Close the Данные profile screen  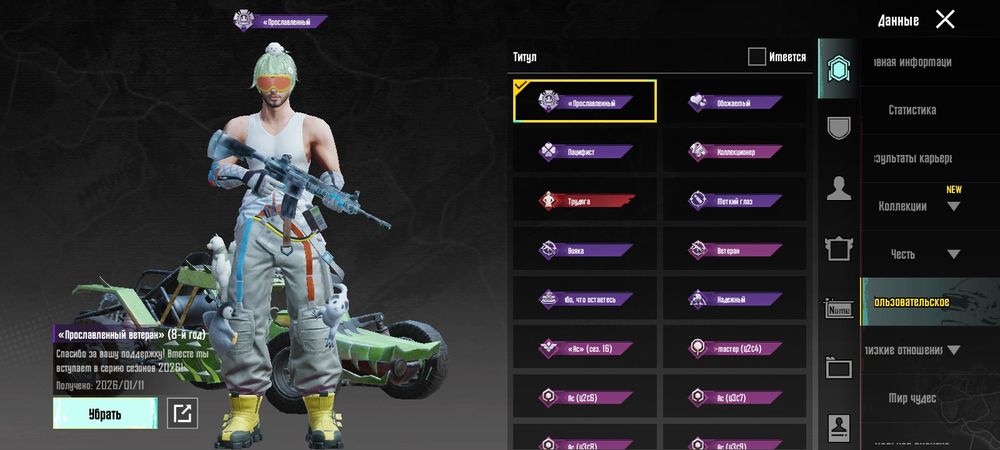coord(945,19)
